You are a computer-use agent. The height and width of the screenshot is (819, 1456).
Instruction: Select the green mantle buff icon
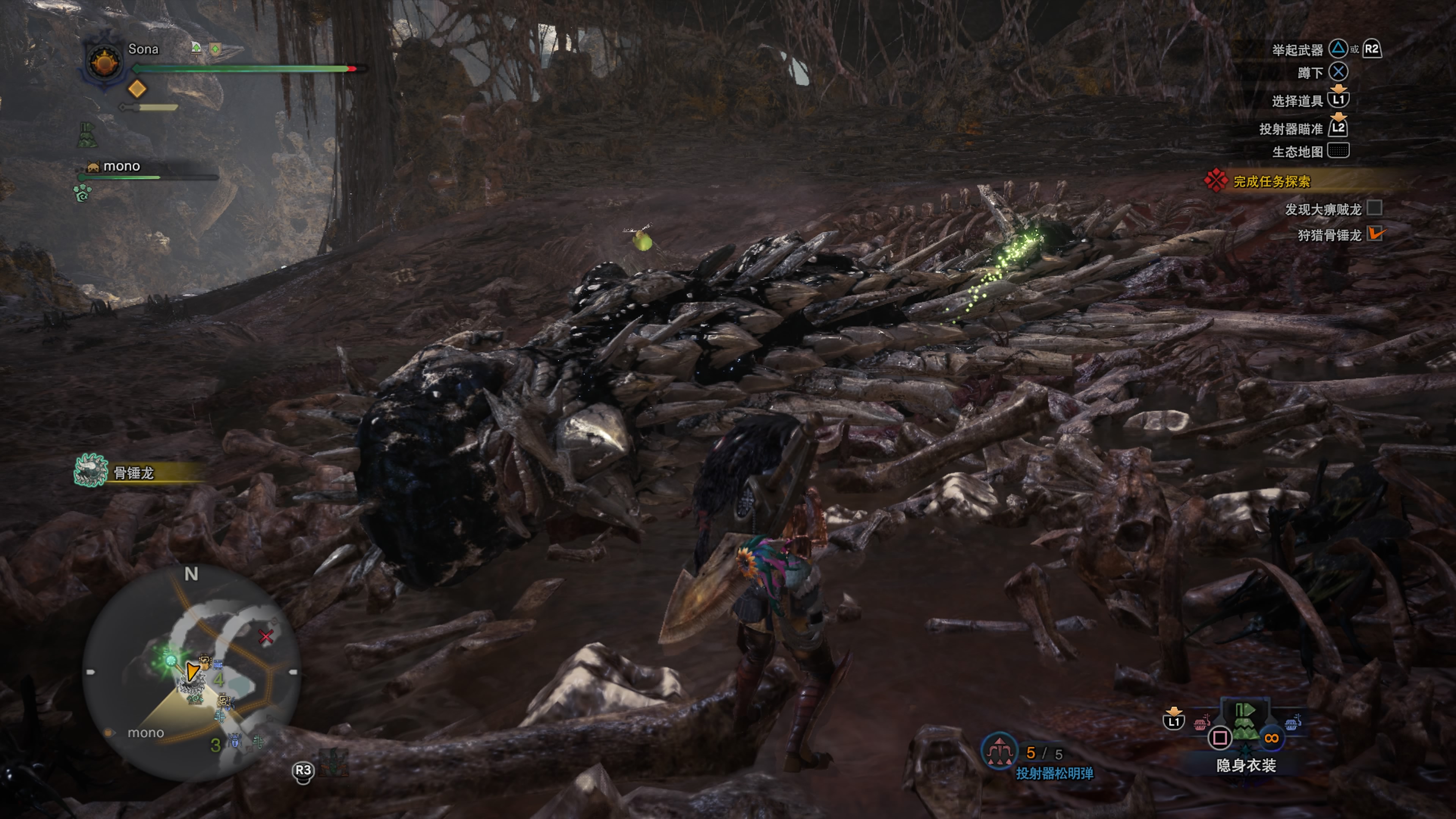pos(87,135)
